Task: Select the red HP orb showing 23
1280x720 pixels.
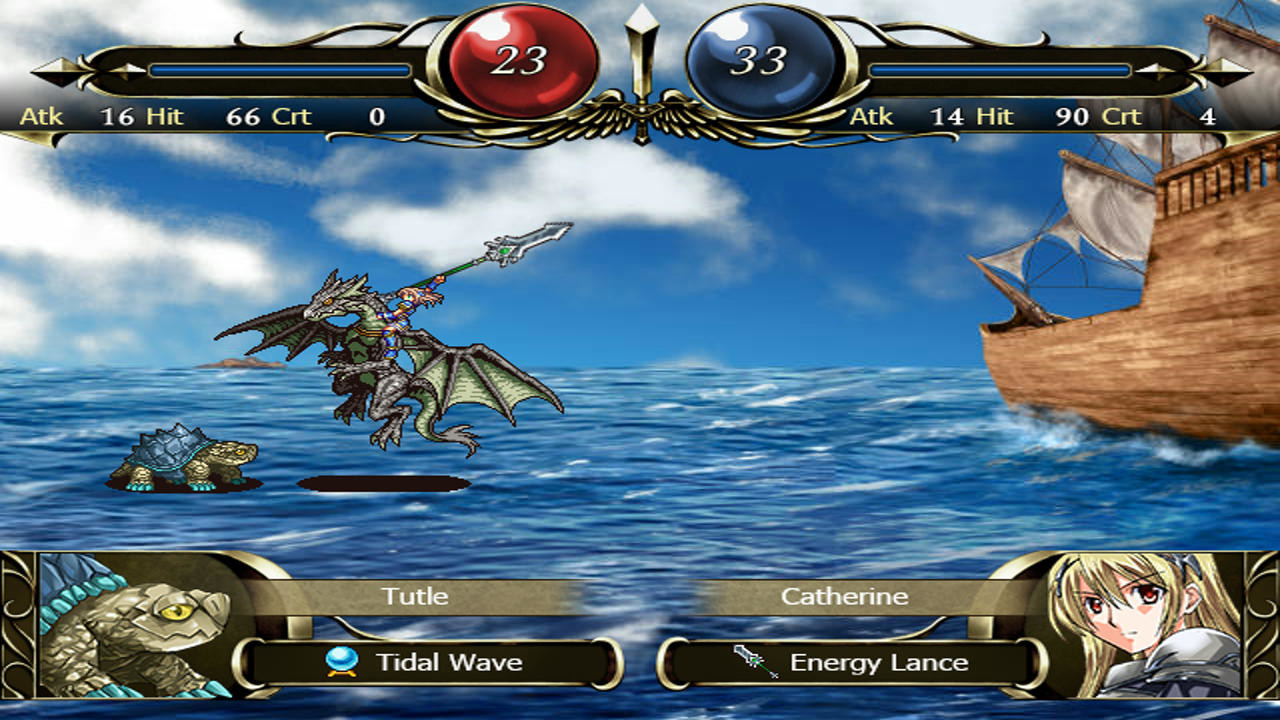Action: [520, 55]
